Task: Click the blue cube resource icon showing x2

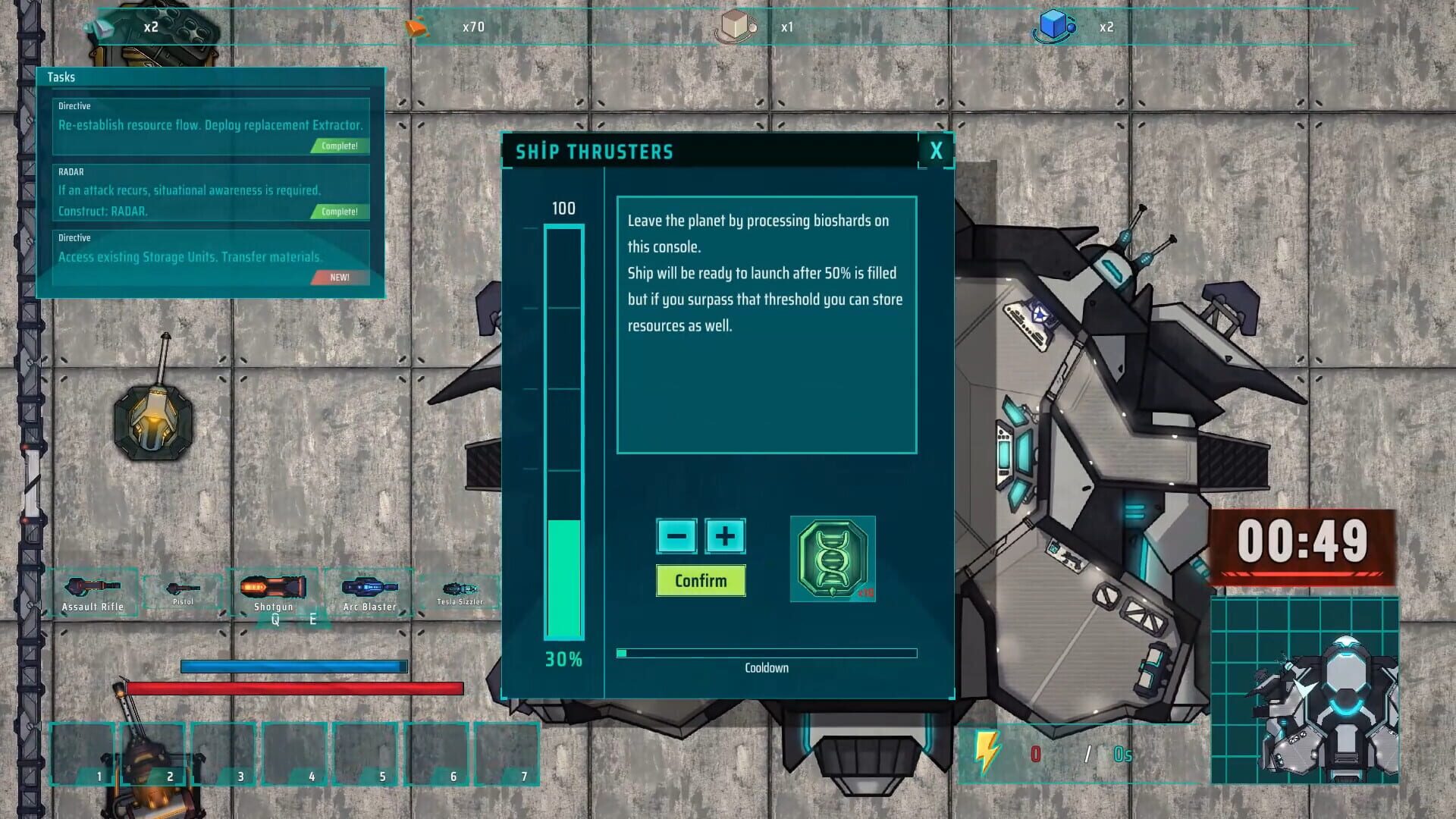Action: coord(1054,25)
